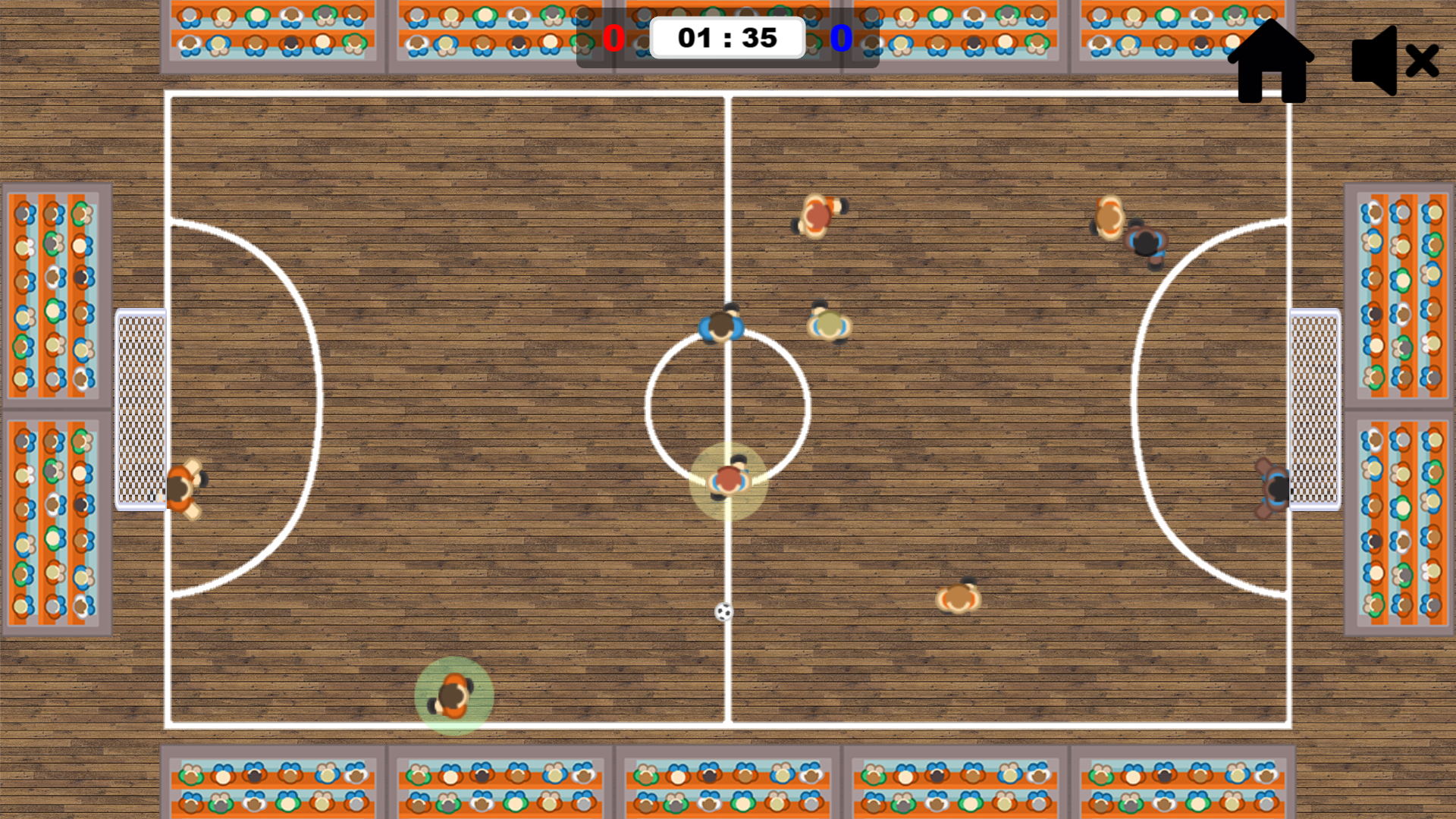Click the right goal net

(x=1314, y=409)
